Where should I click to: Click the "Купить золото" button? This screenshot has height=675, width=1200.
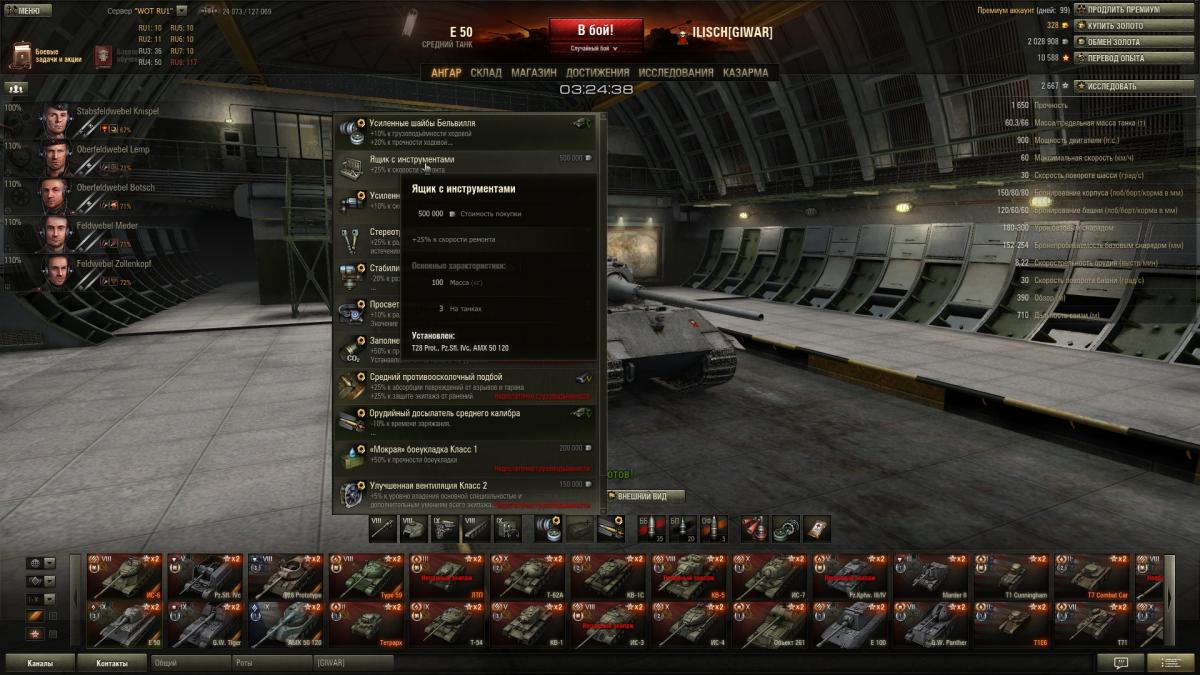(1120, 25)
